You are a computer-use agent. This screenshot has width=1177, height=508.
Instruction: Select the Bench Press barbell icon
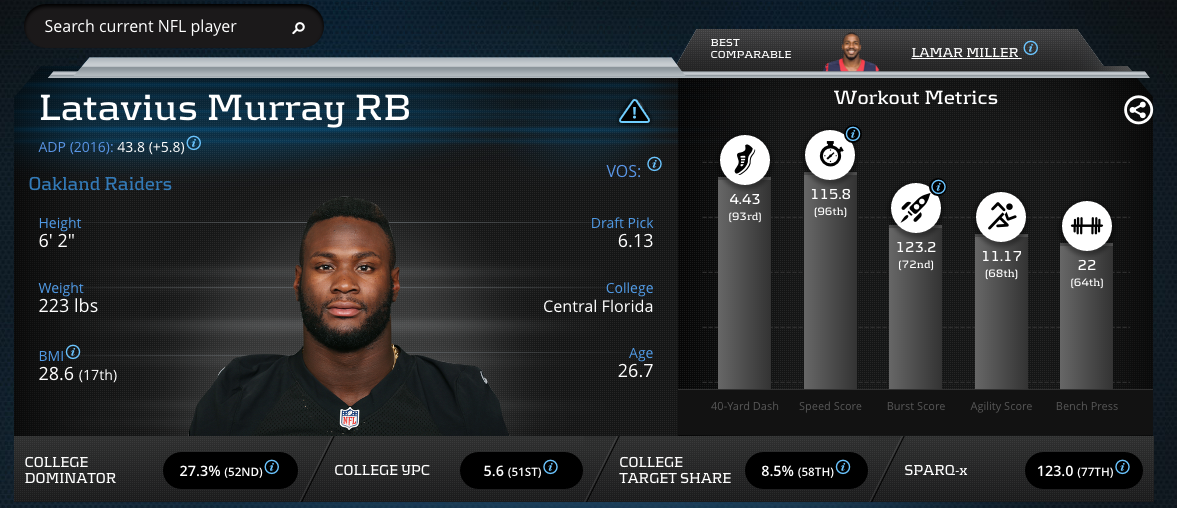[1087, 226]
